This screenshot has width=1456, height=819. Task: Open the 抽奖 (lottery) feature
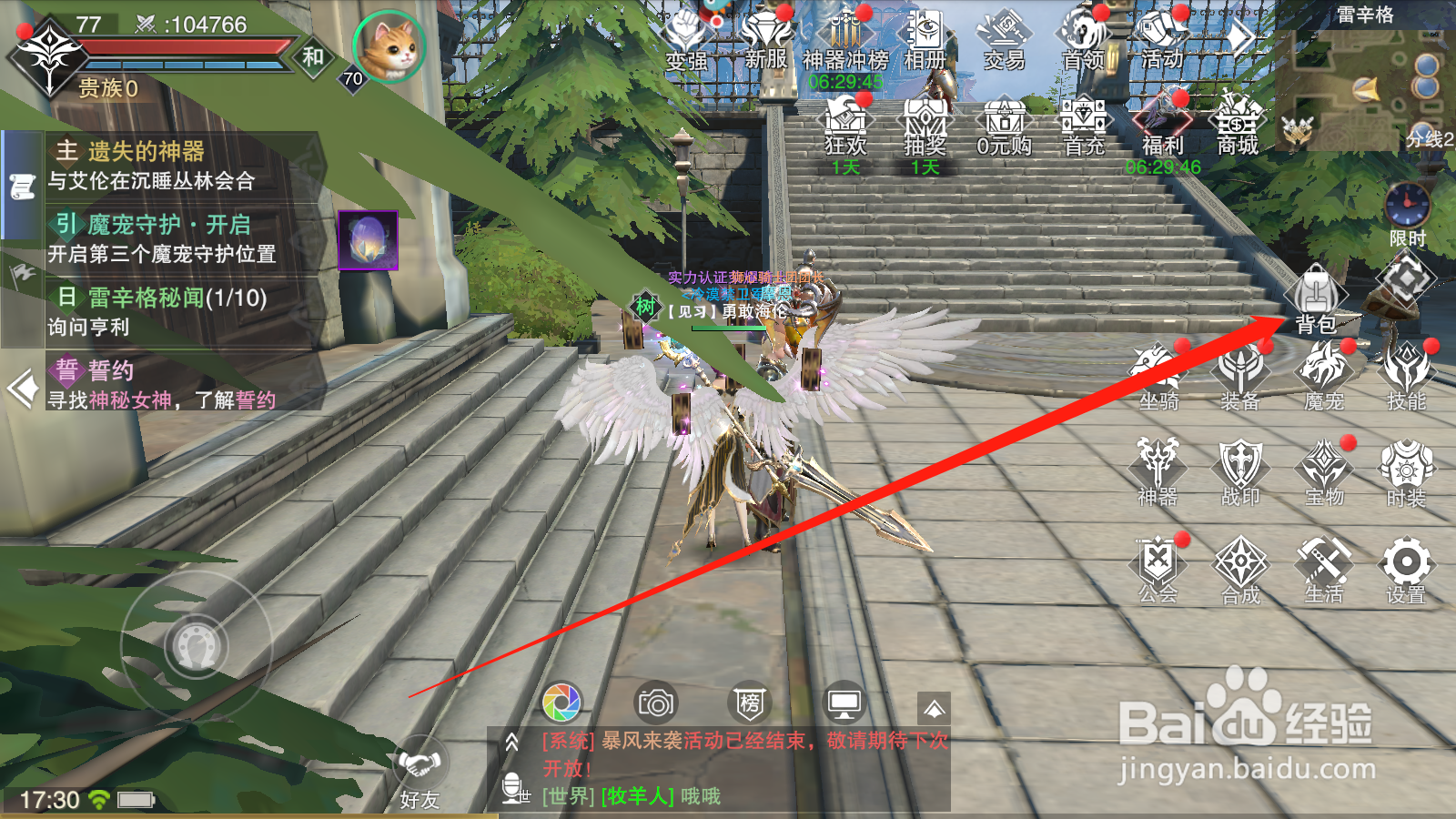[924, 123]
